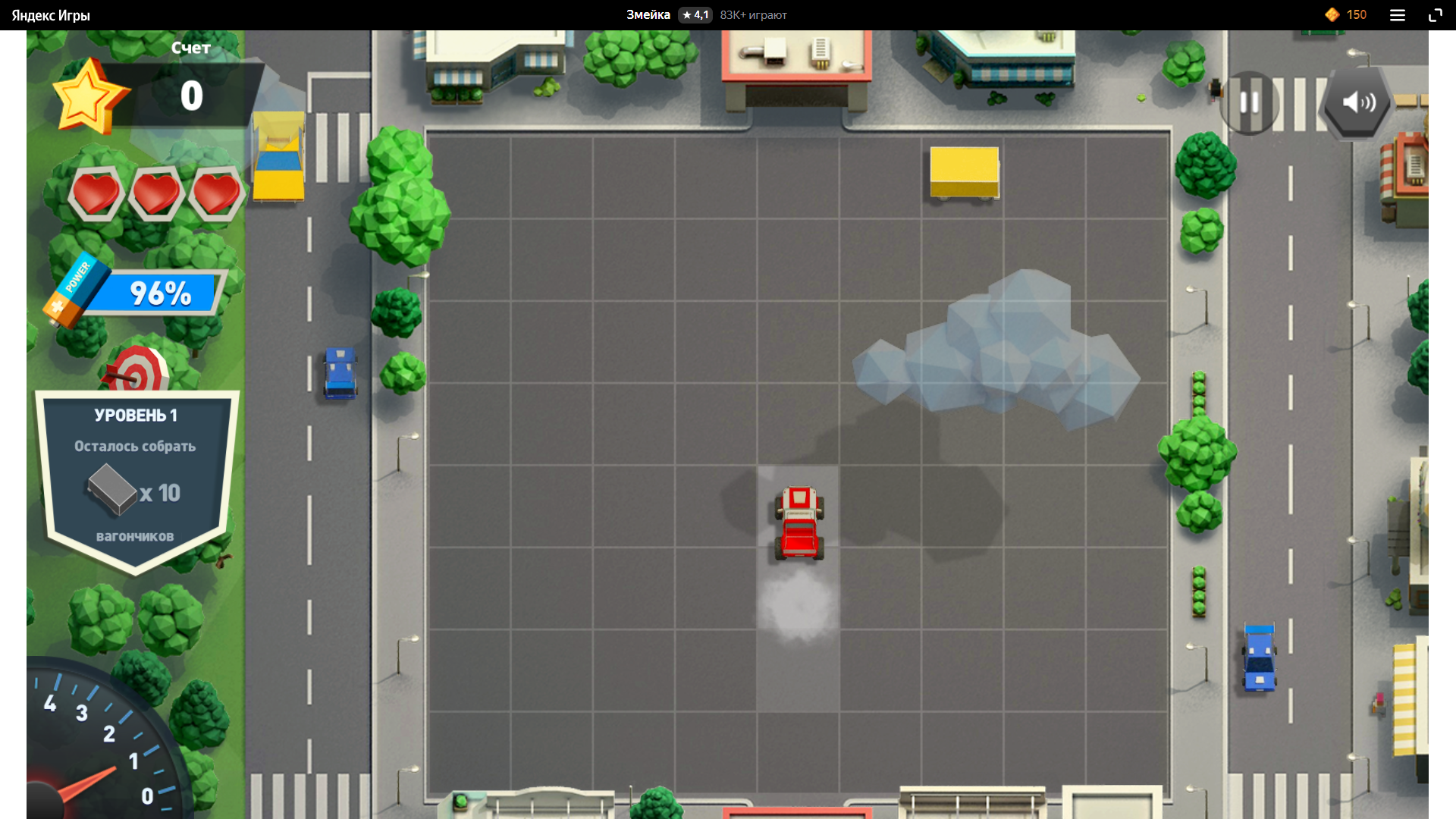Click the orange coin icon showing 150
The height and width of the screenshot is (819, 1456).
pos(1332,14)
